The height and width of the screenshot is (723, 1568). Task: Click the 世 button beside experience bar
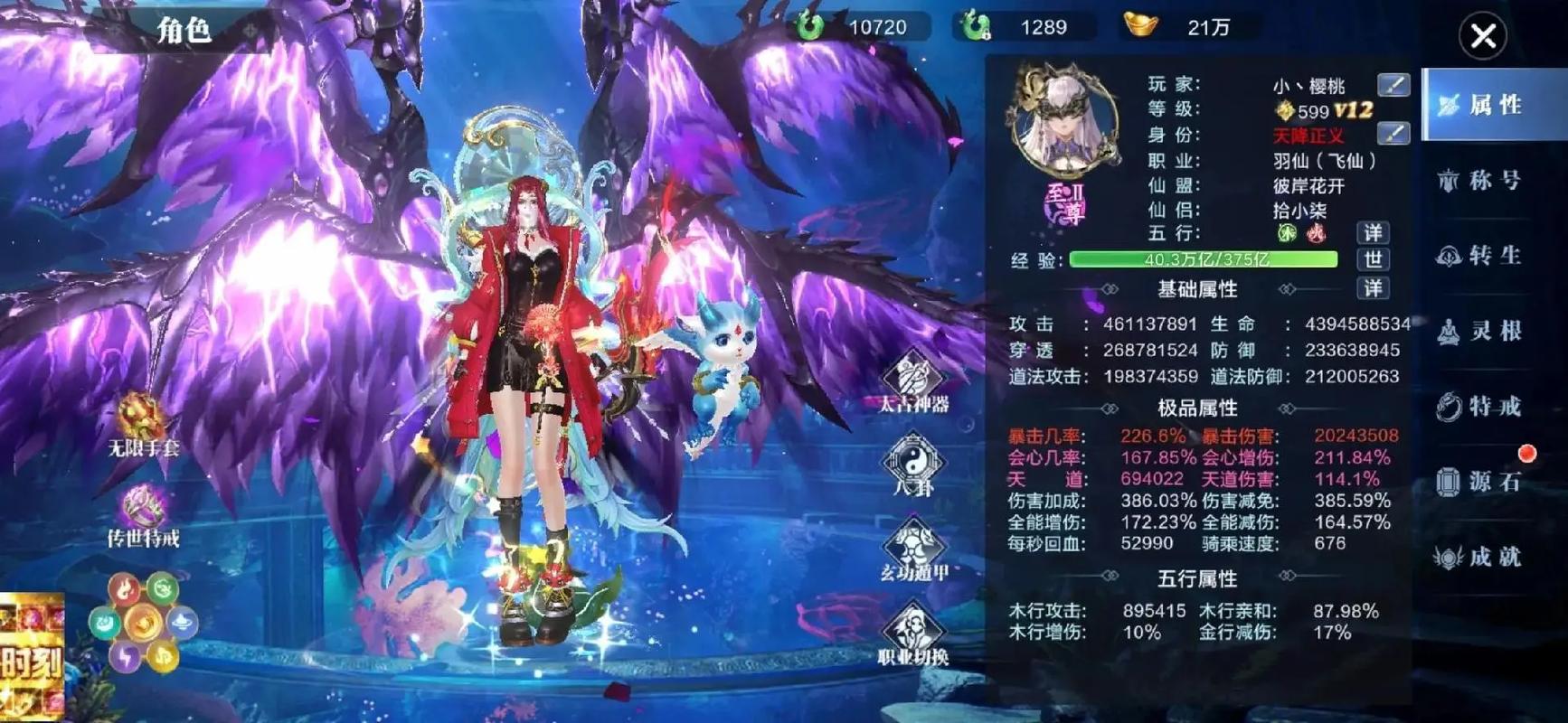point(1374,260)
